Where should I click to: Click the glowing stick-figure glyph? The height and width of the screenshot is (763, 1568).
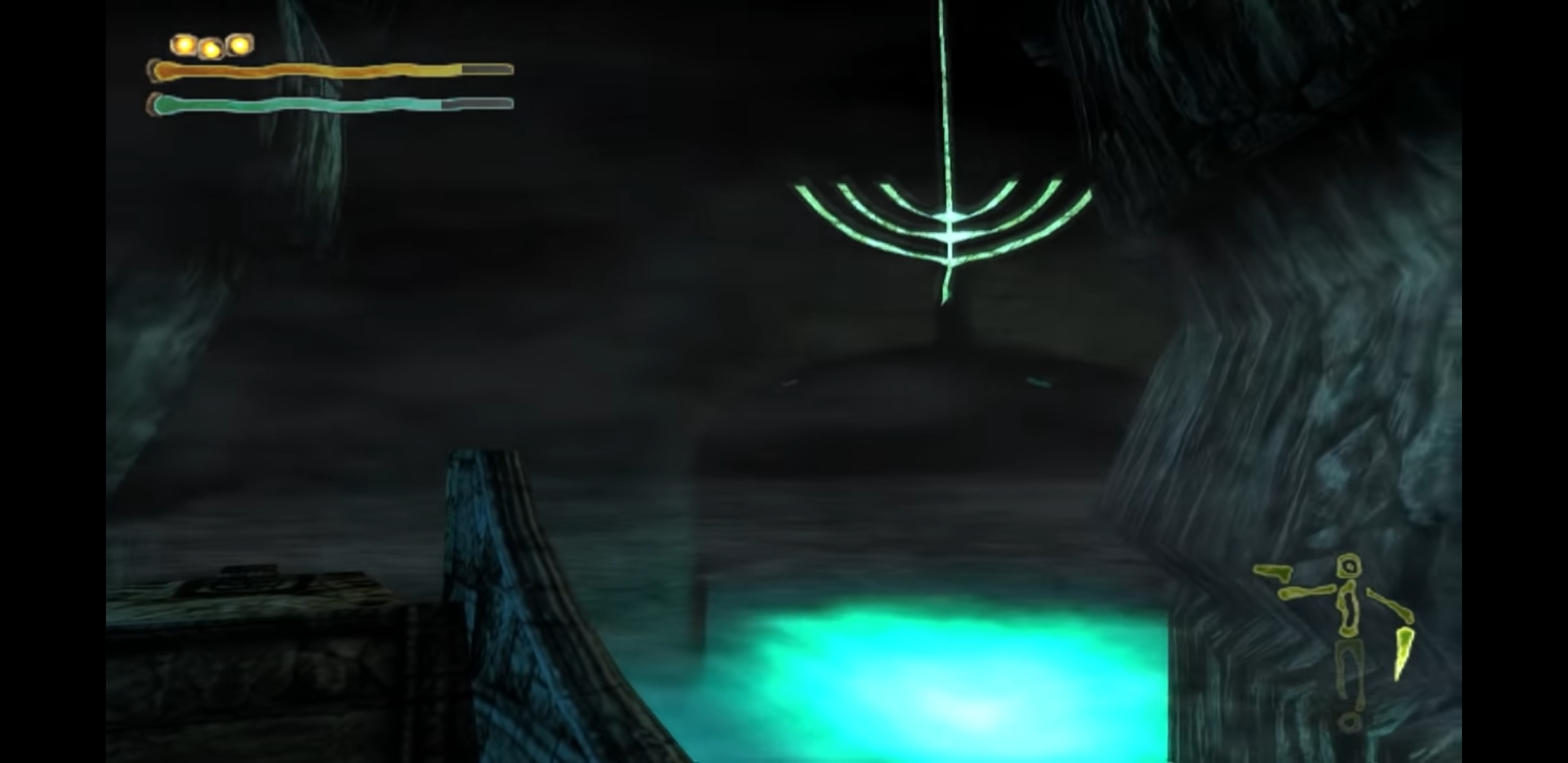(x=1349, y=611)
